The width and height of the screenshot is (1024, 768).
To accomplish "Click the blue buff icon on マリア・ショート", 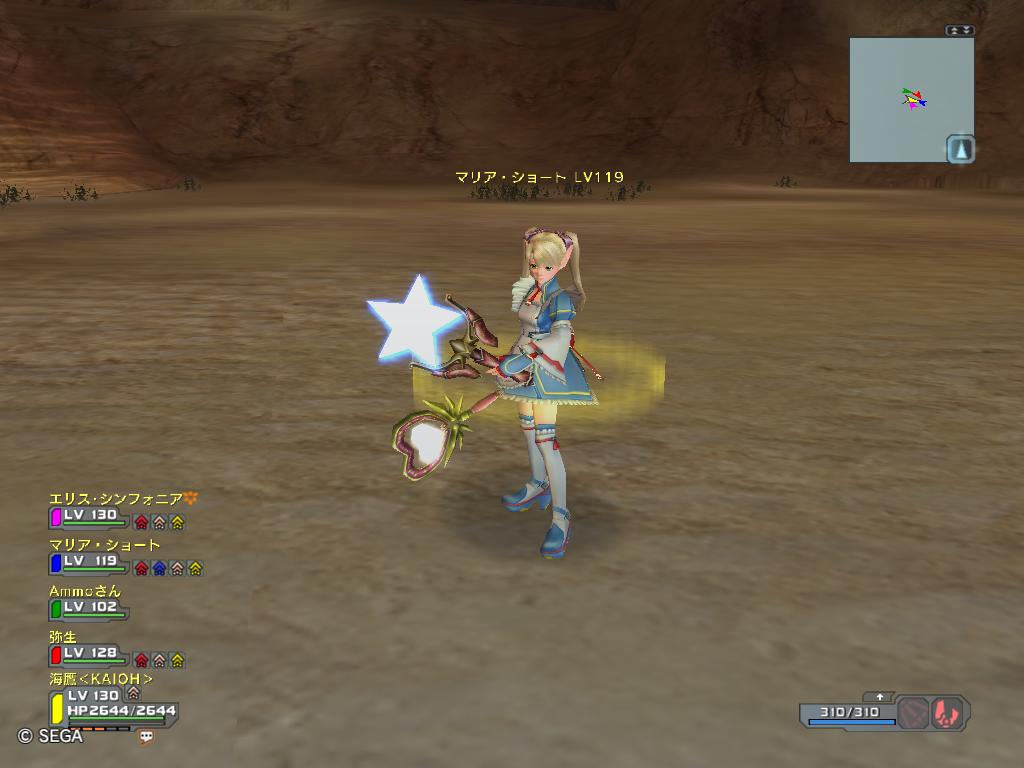I will (x=159, y=568).
